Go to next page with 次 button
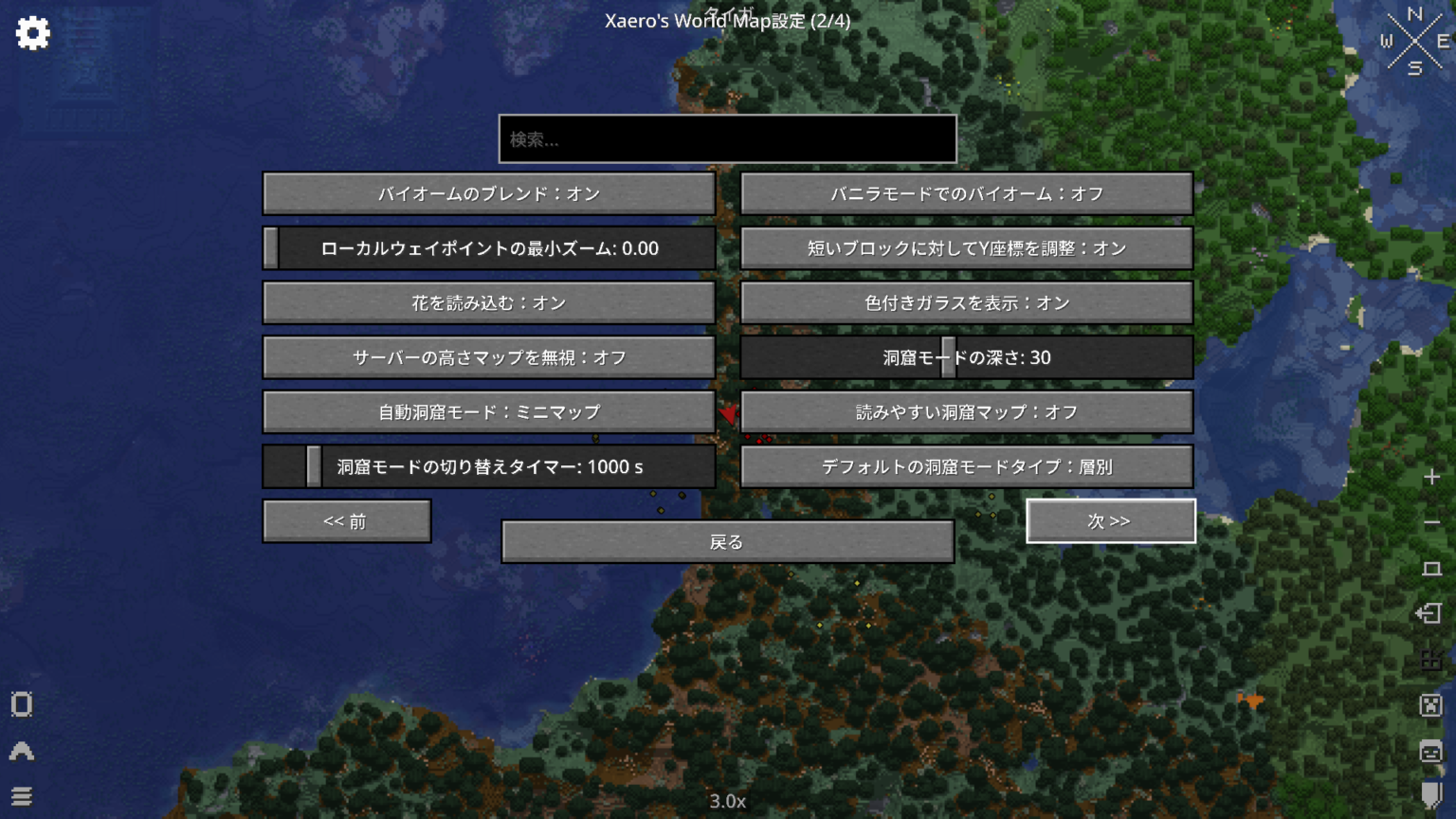1456x819 pixels. point(1111,520)
